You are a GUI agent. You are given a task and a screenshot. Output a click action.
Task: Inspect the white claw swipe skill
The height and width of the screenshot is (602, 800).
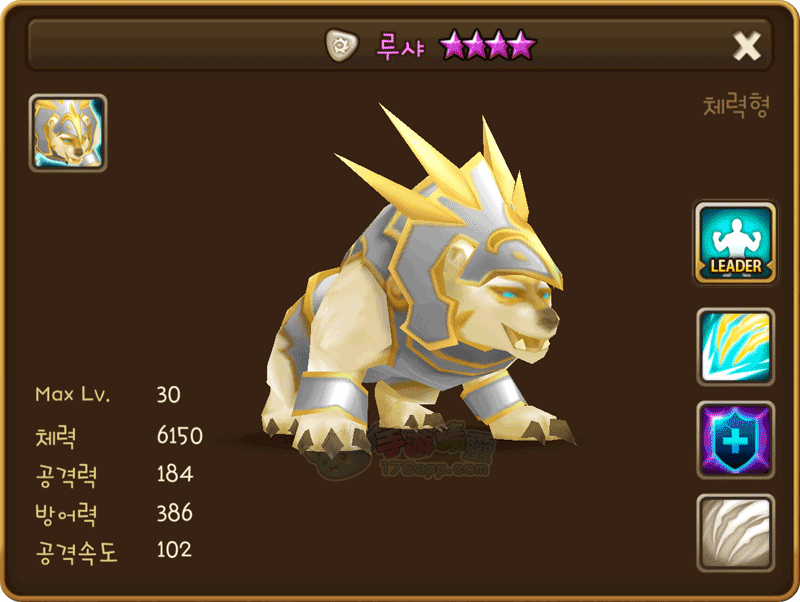(x=736, y=532)
